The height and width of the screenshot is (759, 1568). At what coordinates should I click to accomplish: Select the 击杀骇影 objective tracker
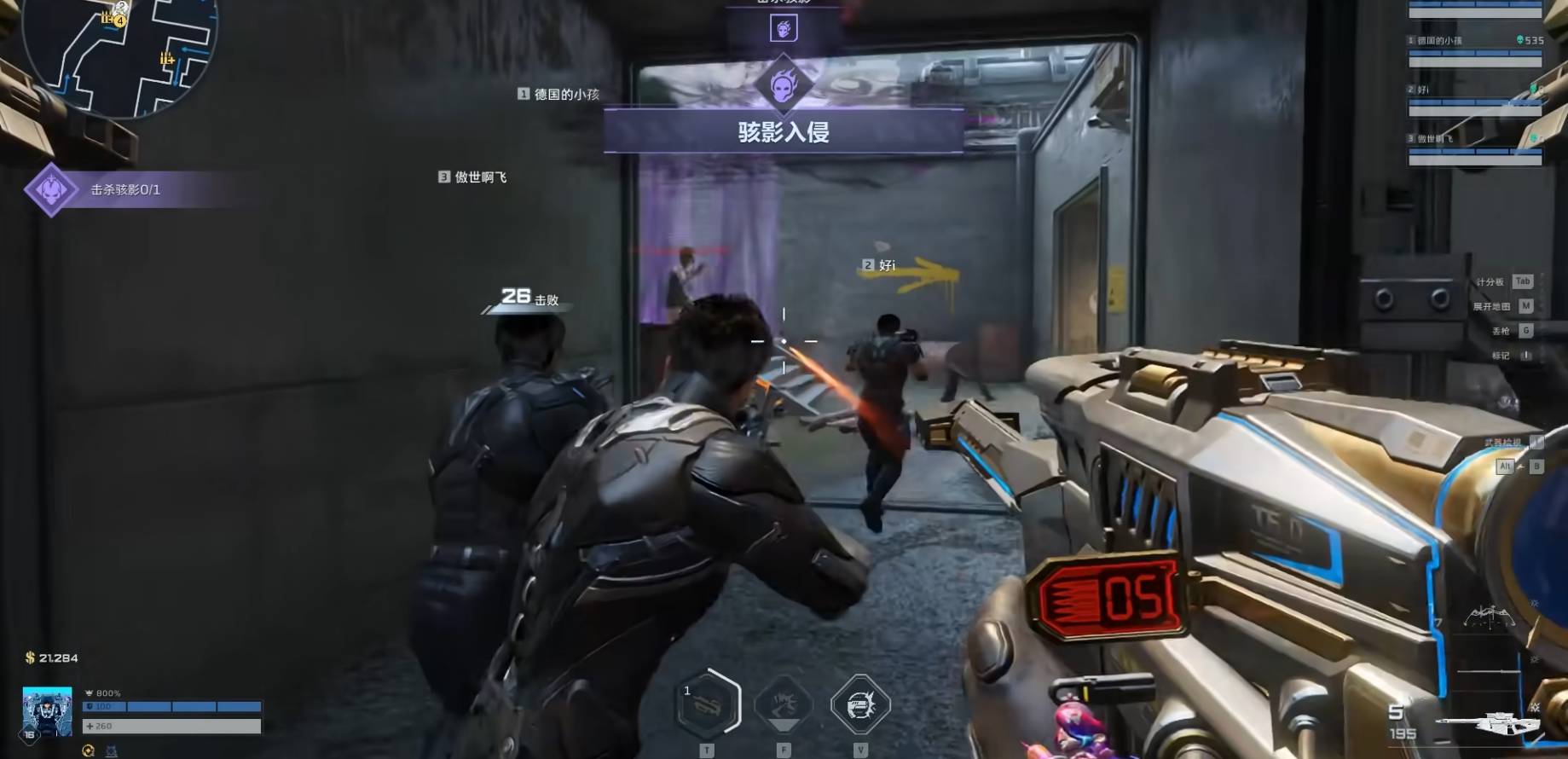(124, 189)
